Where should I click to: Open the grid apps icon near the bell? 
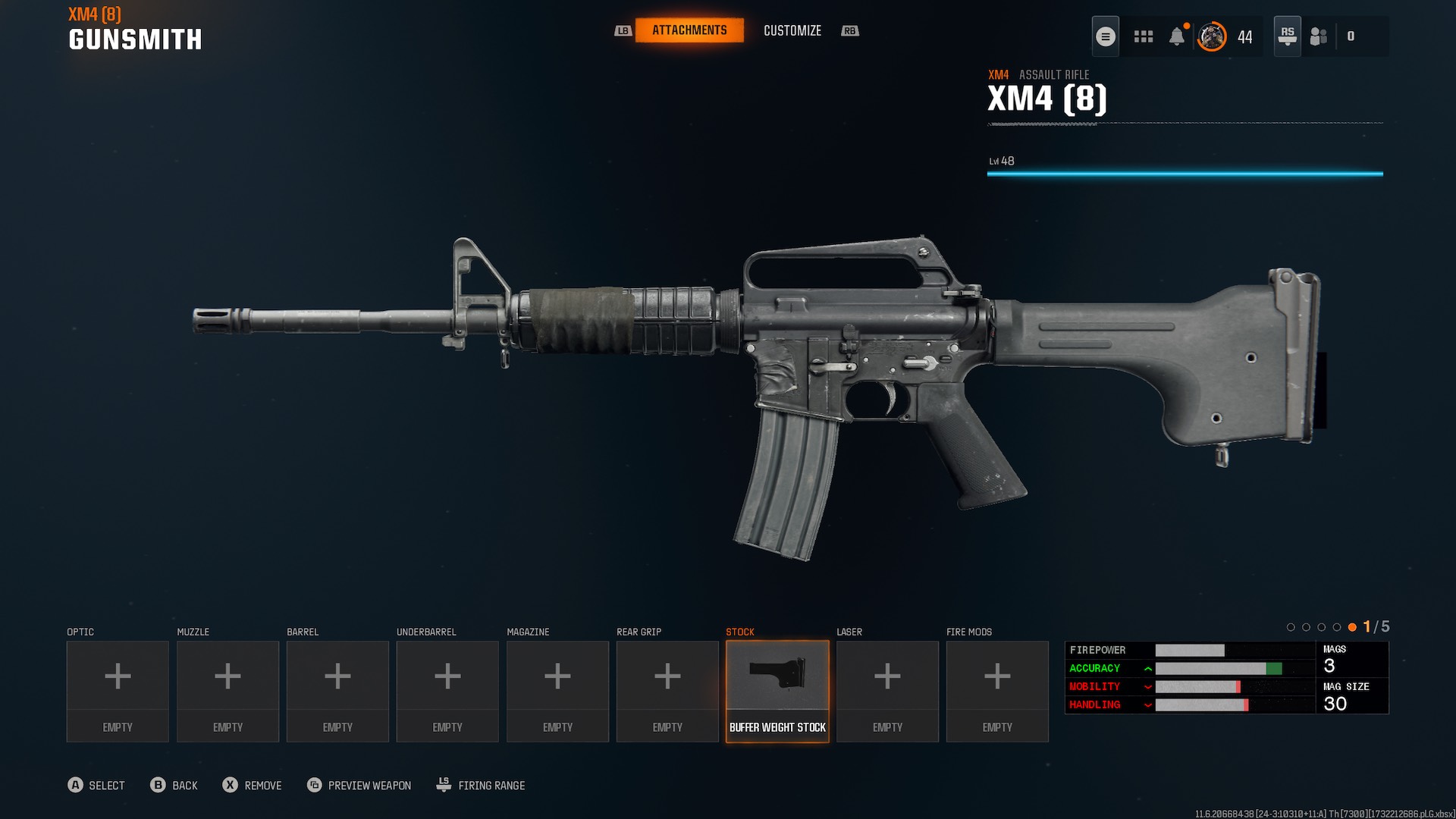(x=1143, y=36)
